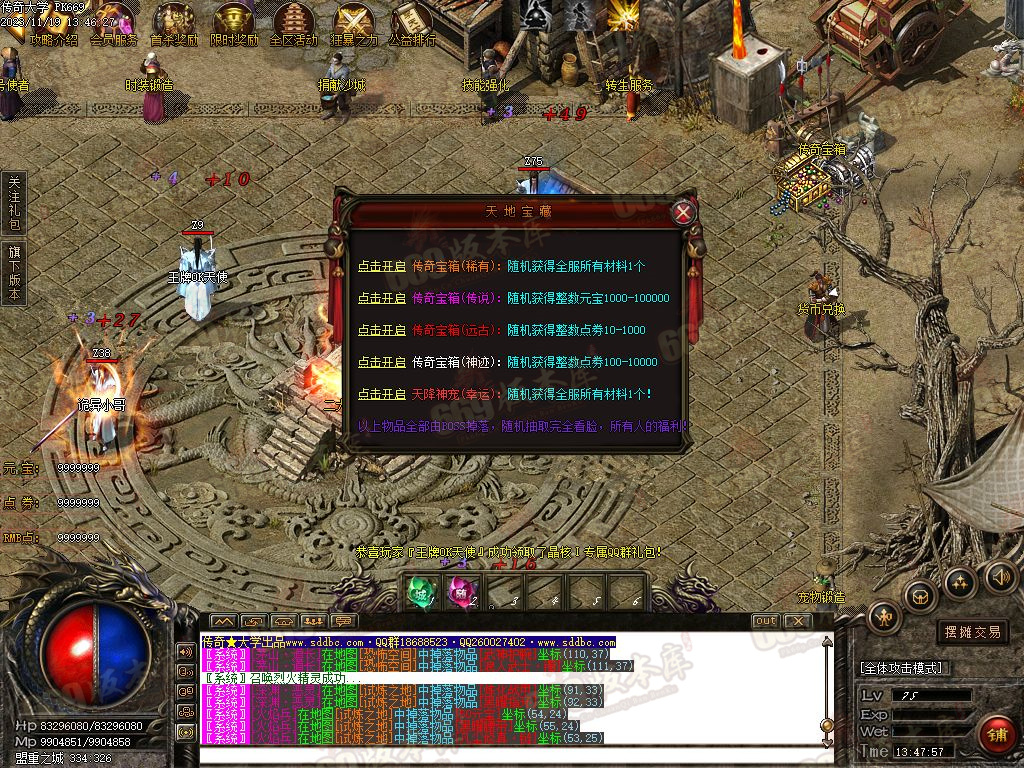
Task: Open the 传奇宝箱(神迹) miracle chest
Action: [382, 362]
